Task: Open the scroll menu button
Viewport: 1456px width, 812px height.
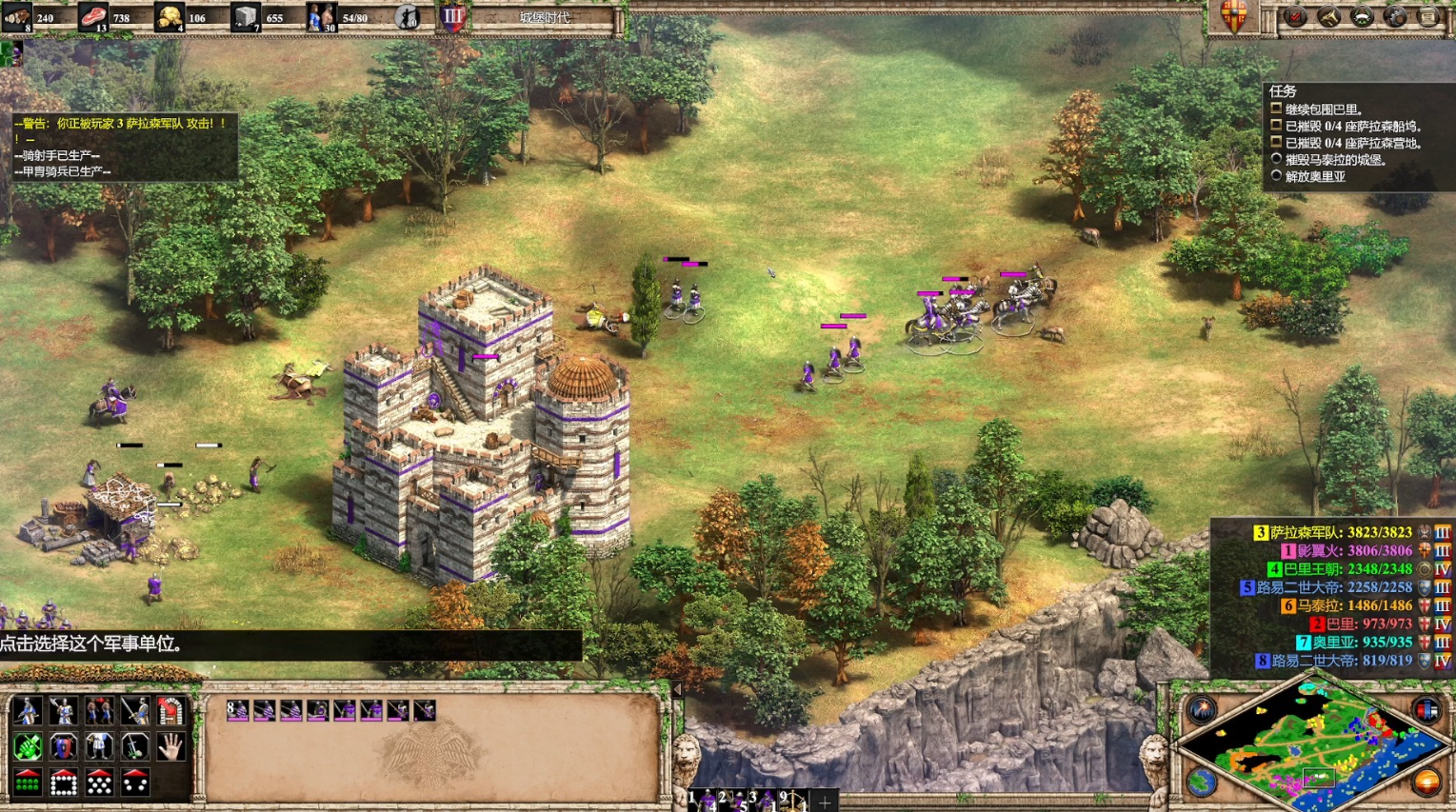Action: pyautogui.click(x=1428, y=16)
